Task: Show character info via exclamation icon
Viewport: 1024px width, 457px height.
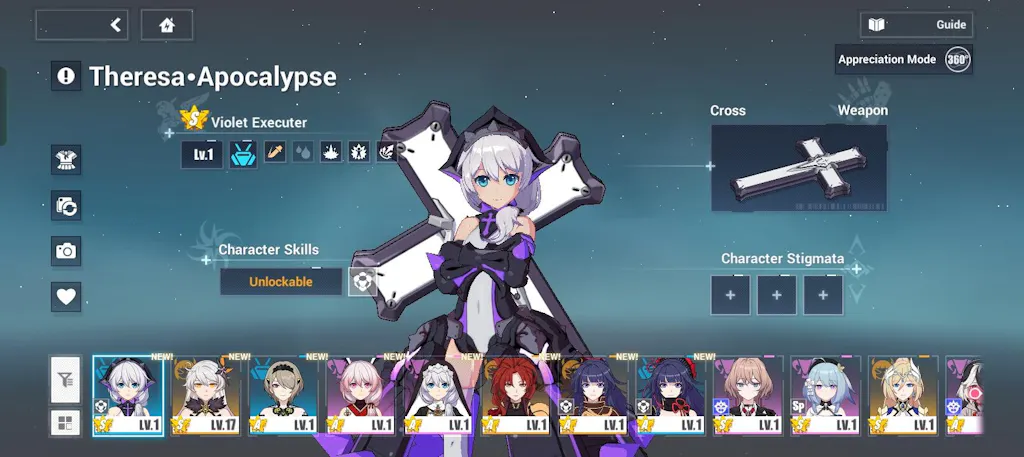Action: [66, 75]
